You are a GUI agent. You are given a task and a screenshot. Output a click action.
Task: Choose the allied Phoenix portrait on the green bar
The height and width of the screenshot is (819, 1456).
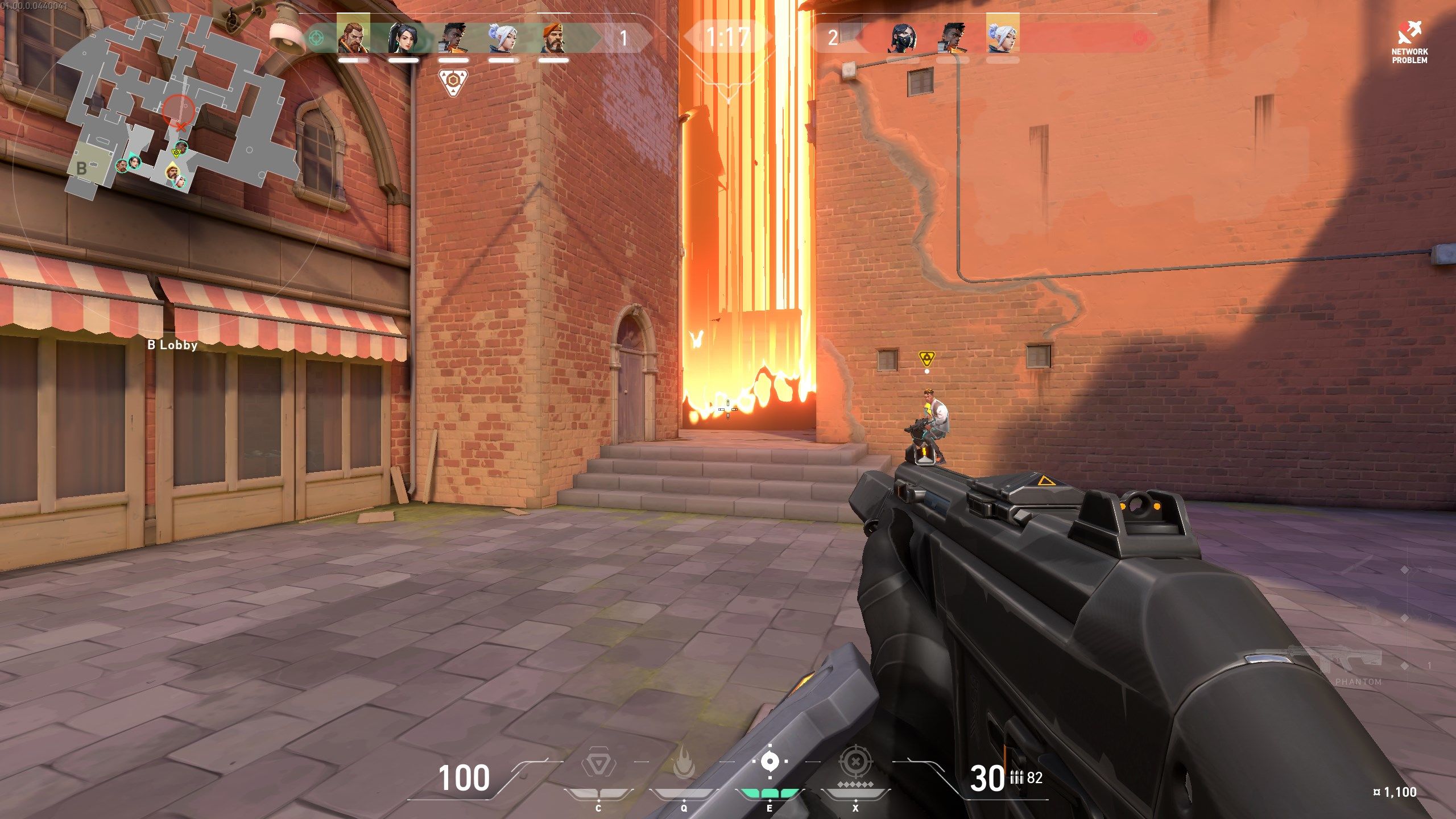click(x=453, y=38)
